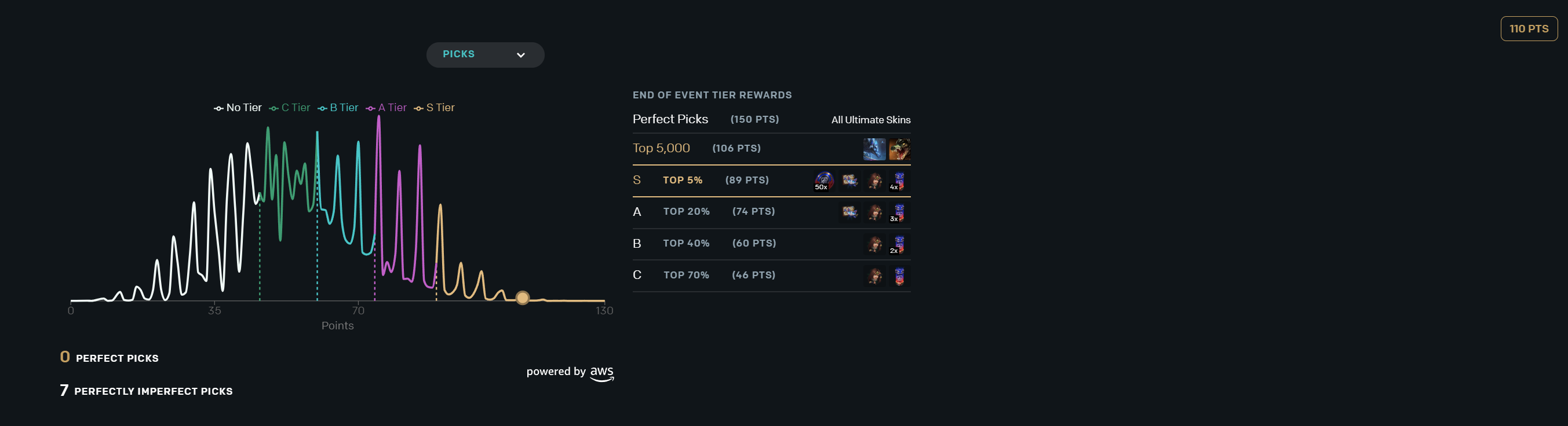Open the powered by AWS link
1568x426 pixels.
tap(570, 373)
